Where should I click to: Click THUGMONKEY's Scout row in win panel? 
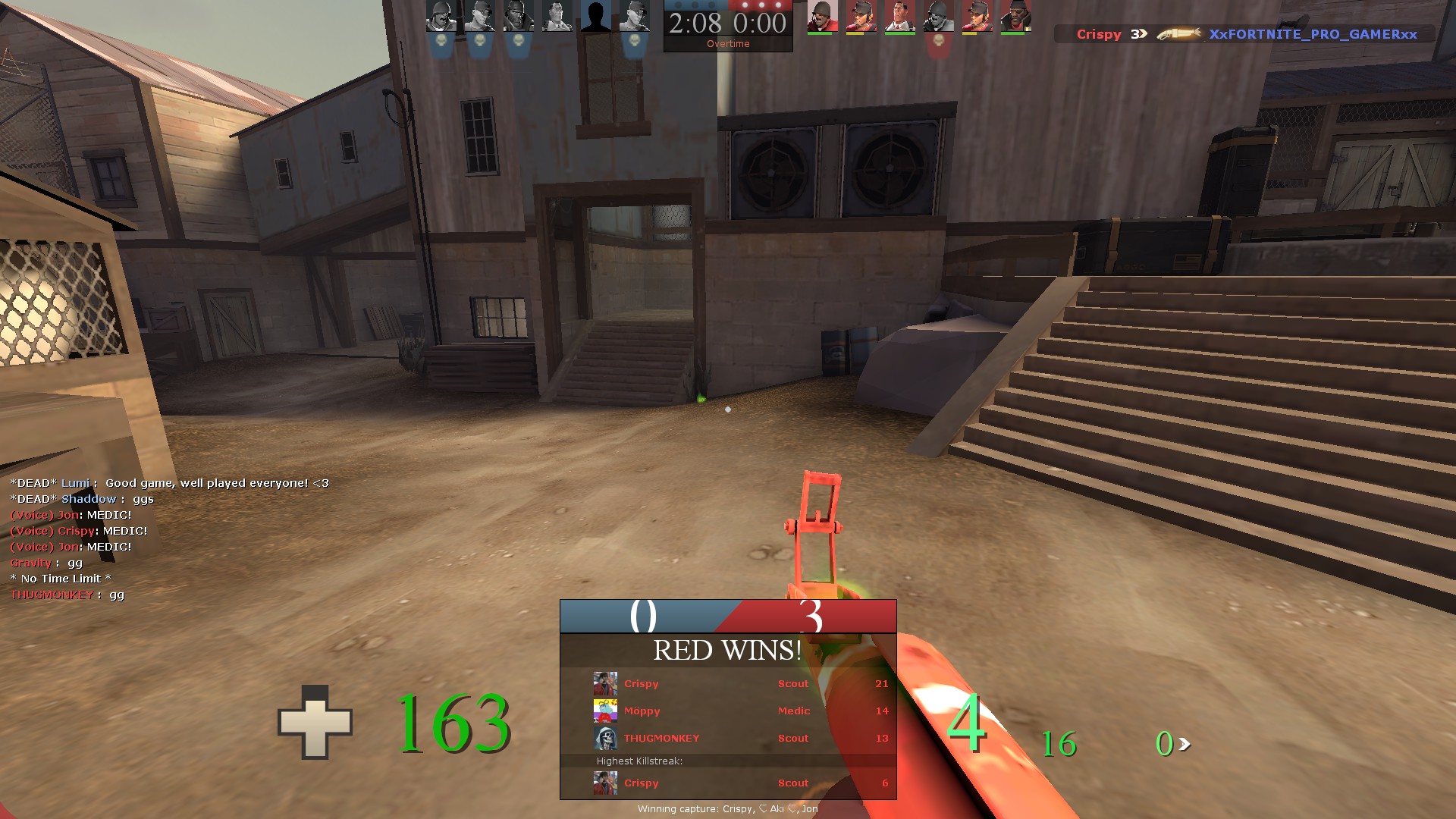pos(728,739)
